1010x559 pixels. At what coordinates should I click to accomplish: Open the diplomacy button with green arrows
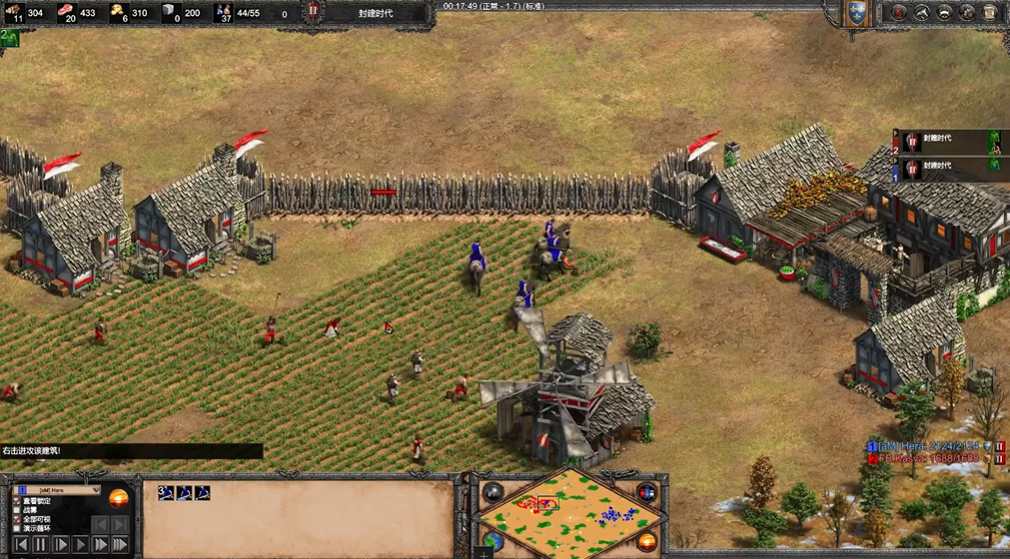point(944,13)
